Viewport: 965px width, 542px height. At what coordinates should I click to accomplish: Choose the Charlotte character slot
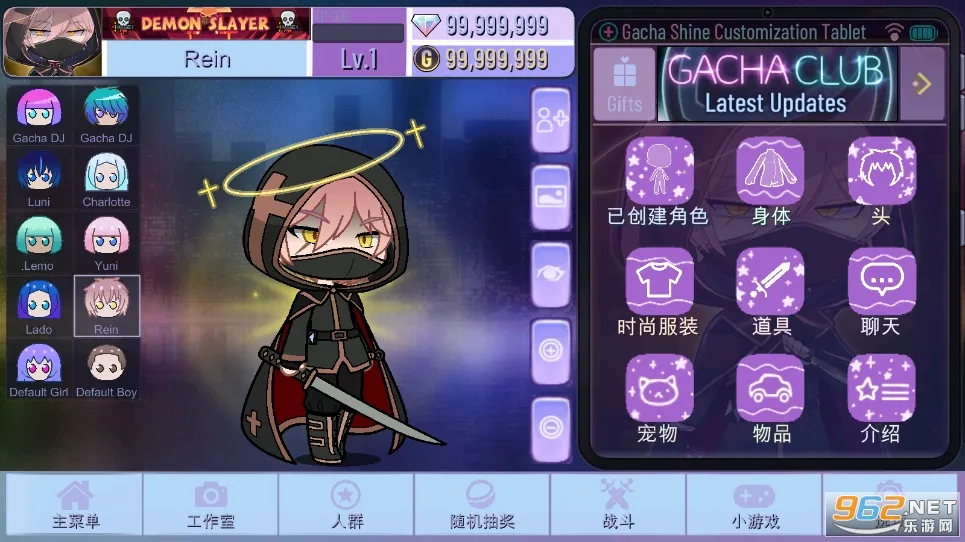coord(106,178)
